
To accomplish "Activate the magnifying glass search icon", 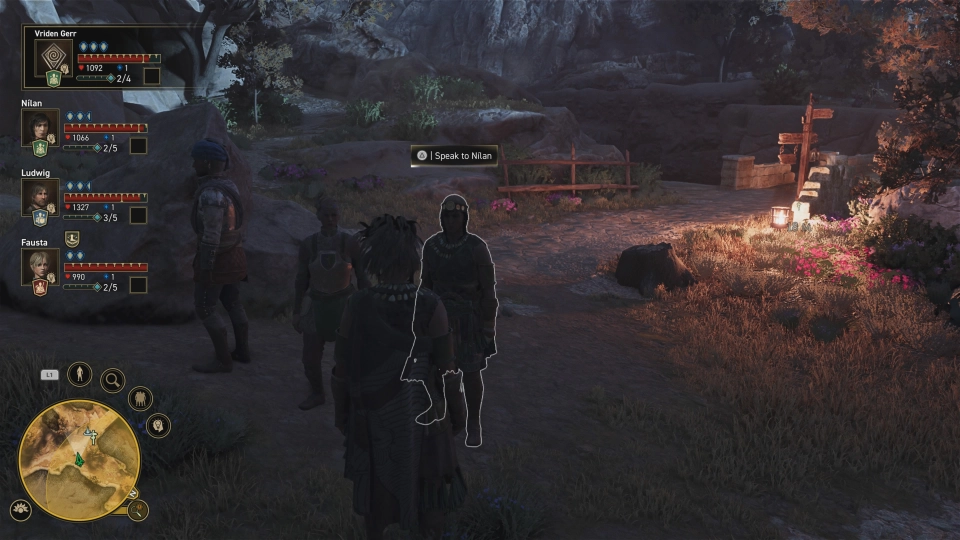I will point(112,379).
